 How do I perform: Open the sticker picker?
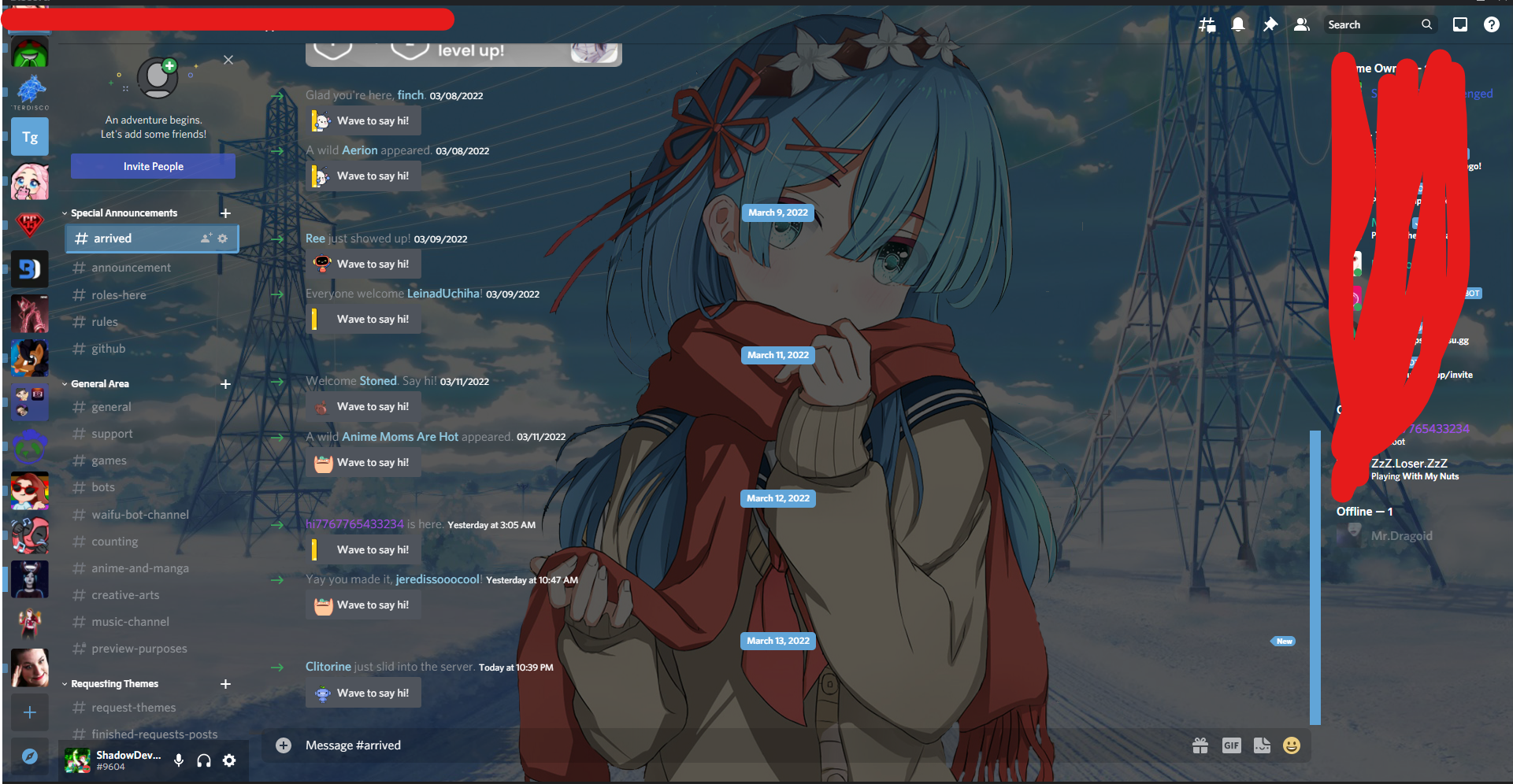pos(1263,745)
